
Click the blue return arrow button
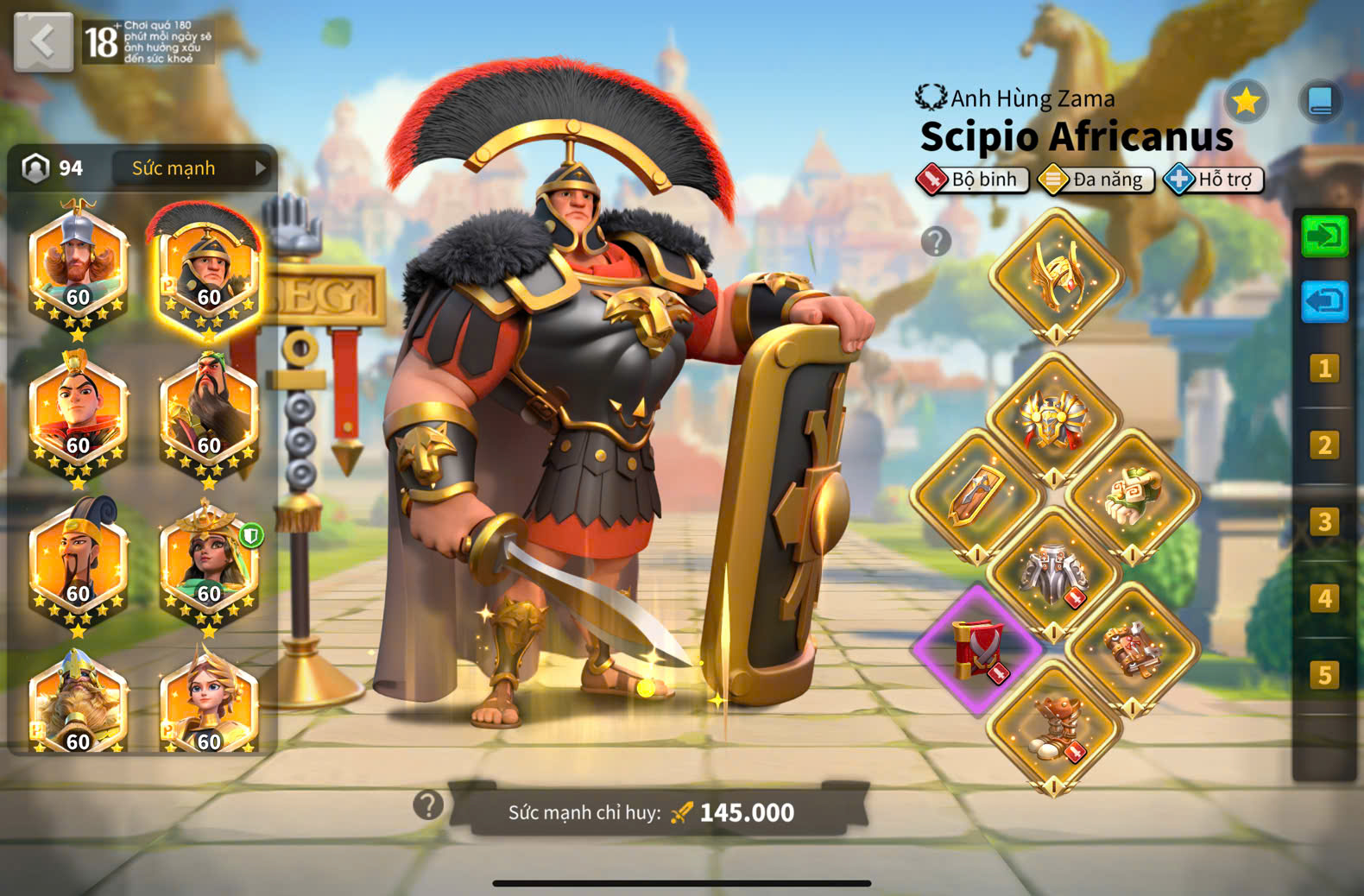1323,302
